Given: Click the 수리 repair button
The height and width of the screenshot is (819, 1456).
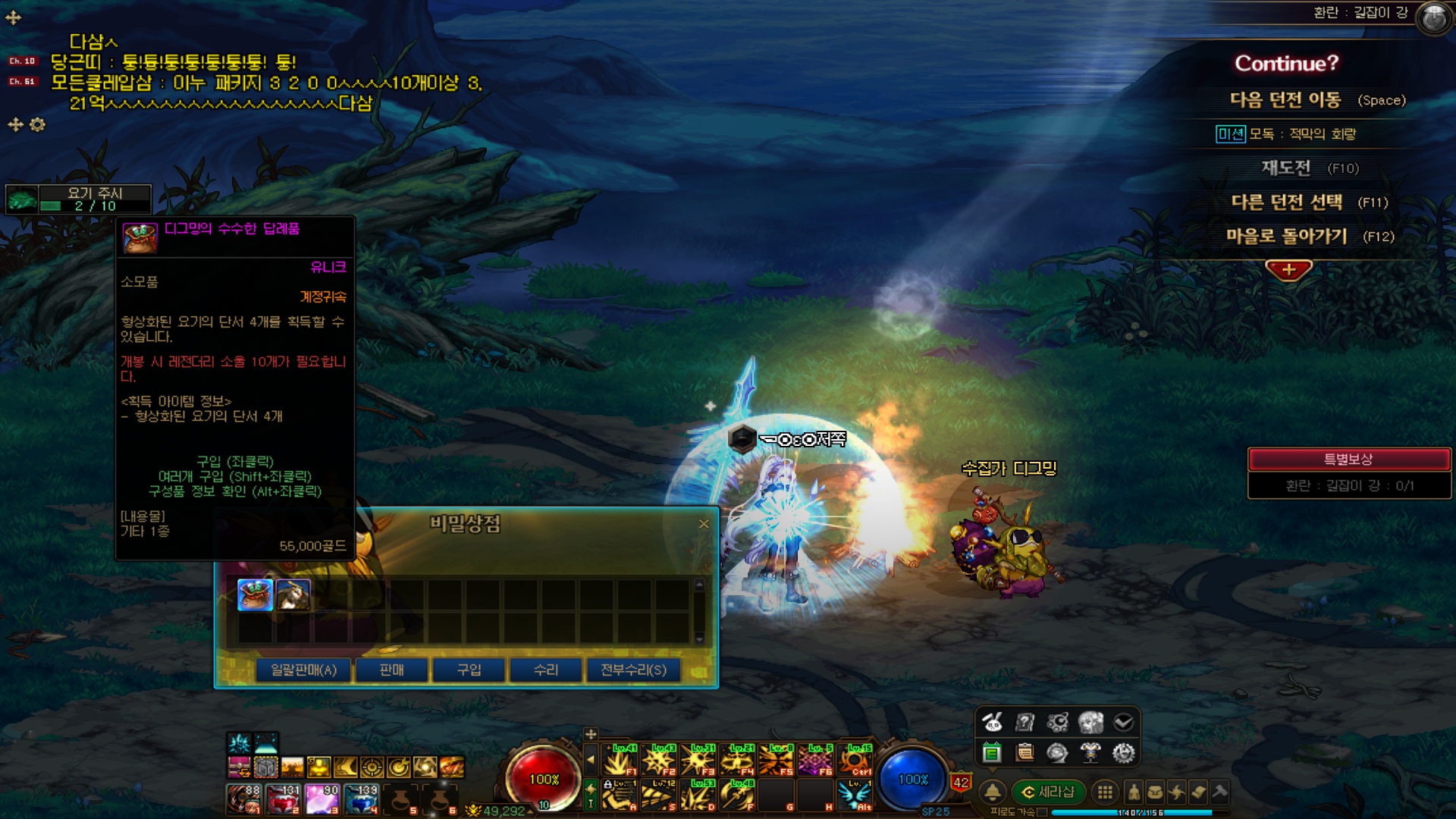Looking at the screenshot, I should [x=546, y=670].
